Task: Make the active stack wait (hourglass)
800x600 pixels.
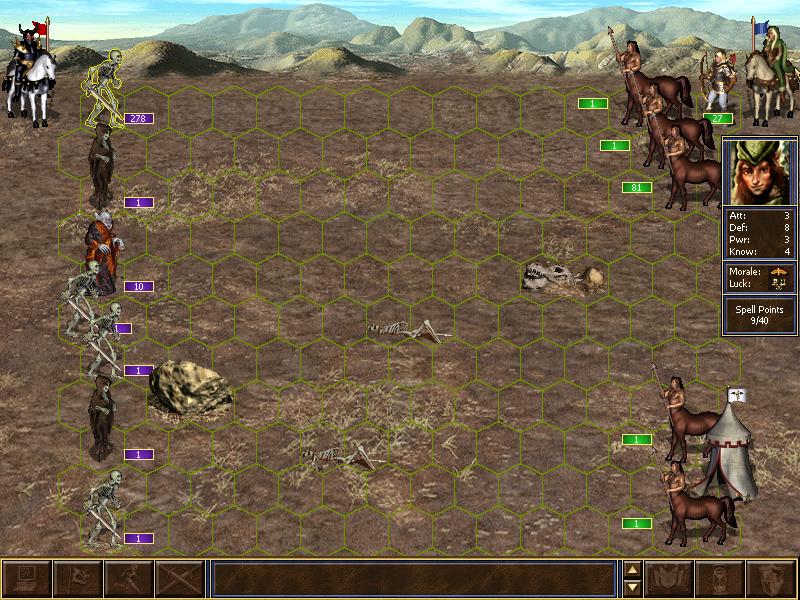Action: [x=721, y=579]
